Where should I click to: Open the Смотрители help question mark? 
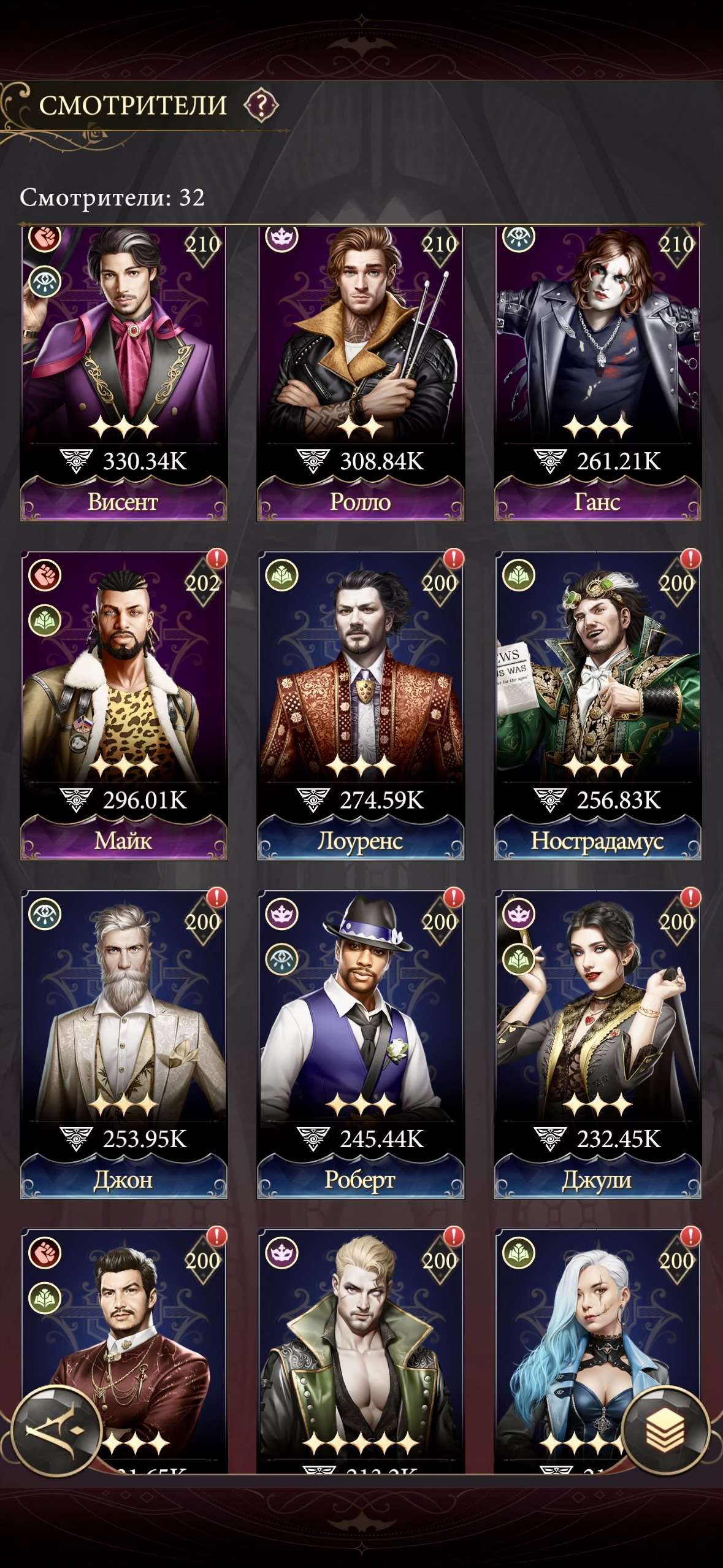261,106
